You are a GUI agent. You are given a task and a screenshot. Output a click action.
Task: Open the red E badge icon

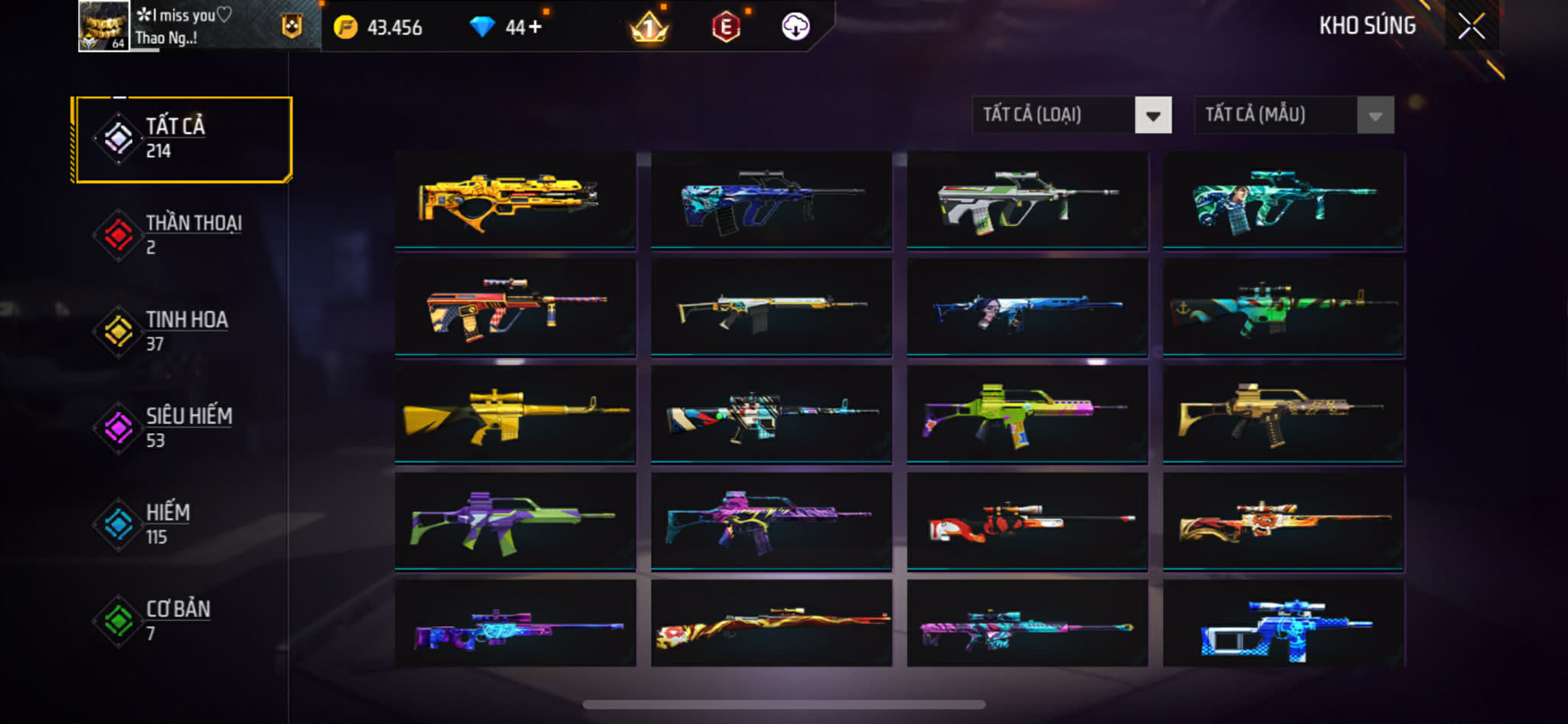click(725, 28)
